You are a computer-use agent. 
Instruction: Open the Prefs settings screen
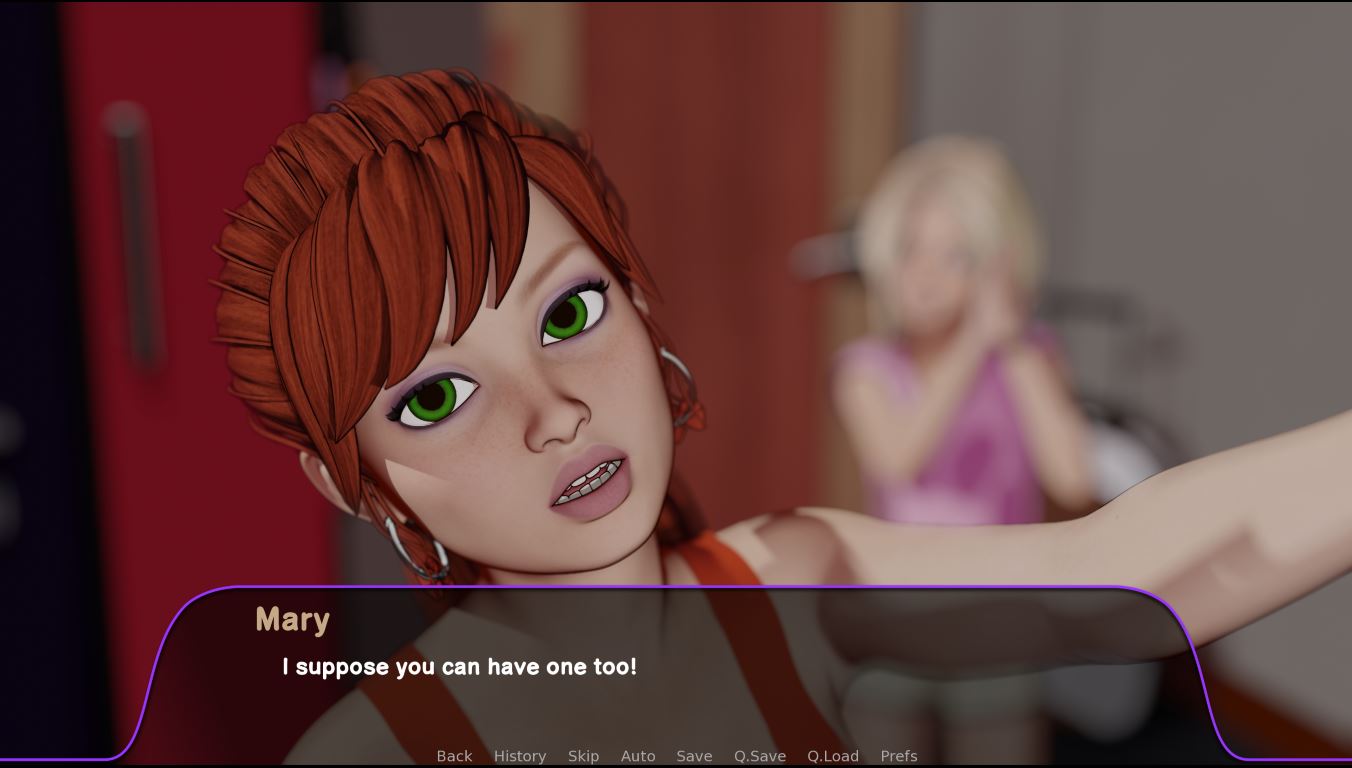pos(898,756)
